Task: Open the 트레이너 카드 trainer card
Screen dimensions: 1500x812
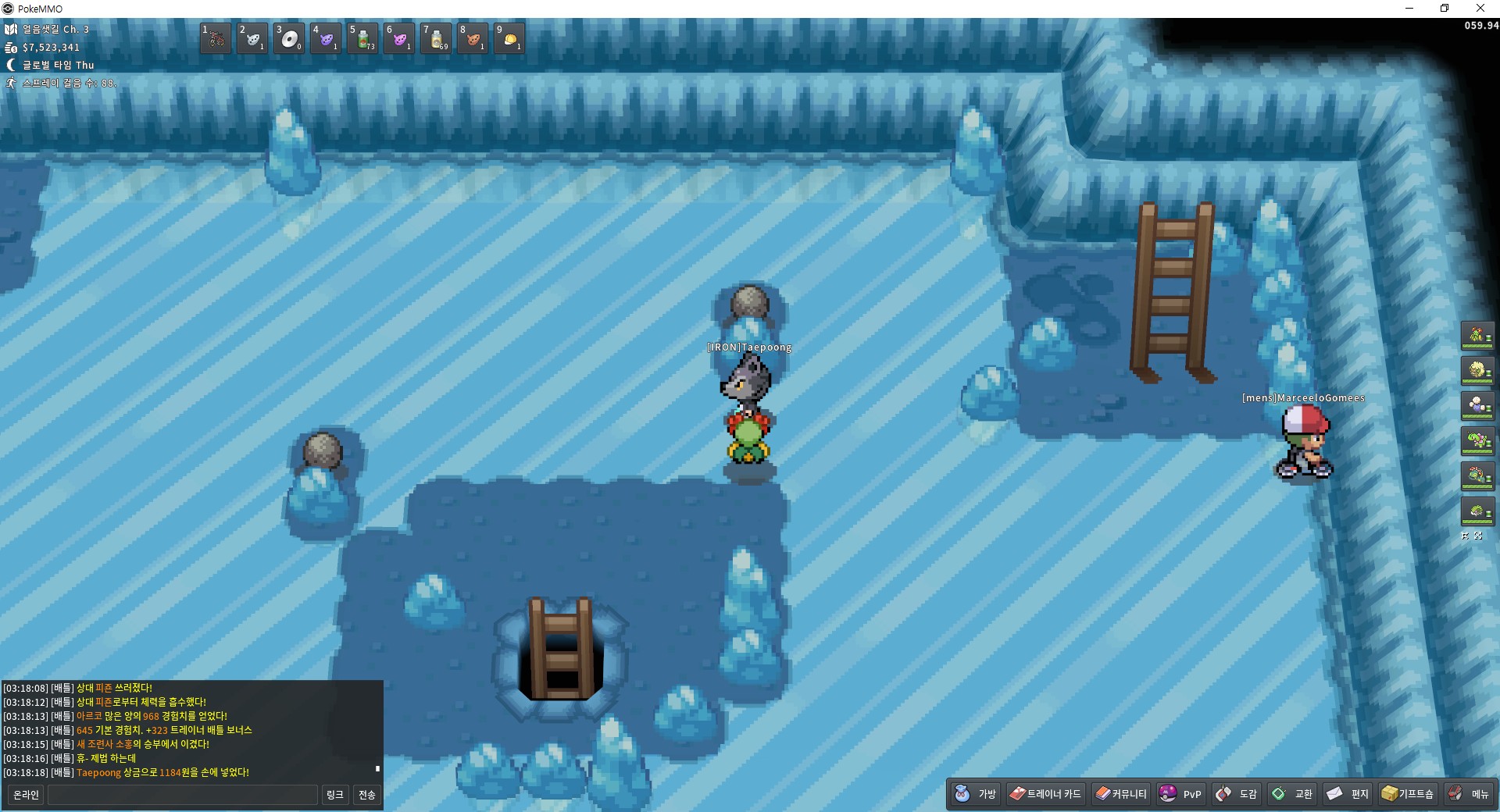Action: (x=1045, y=794)
